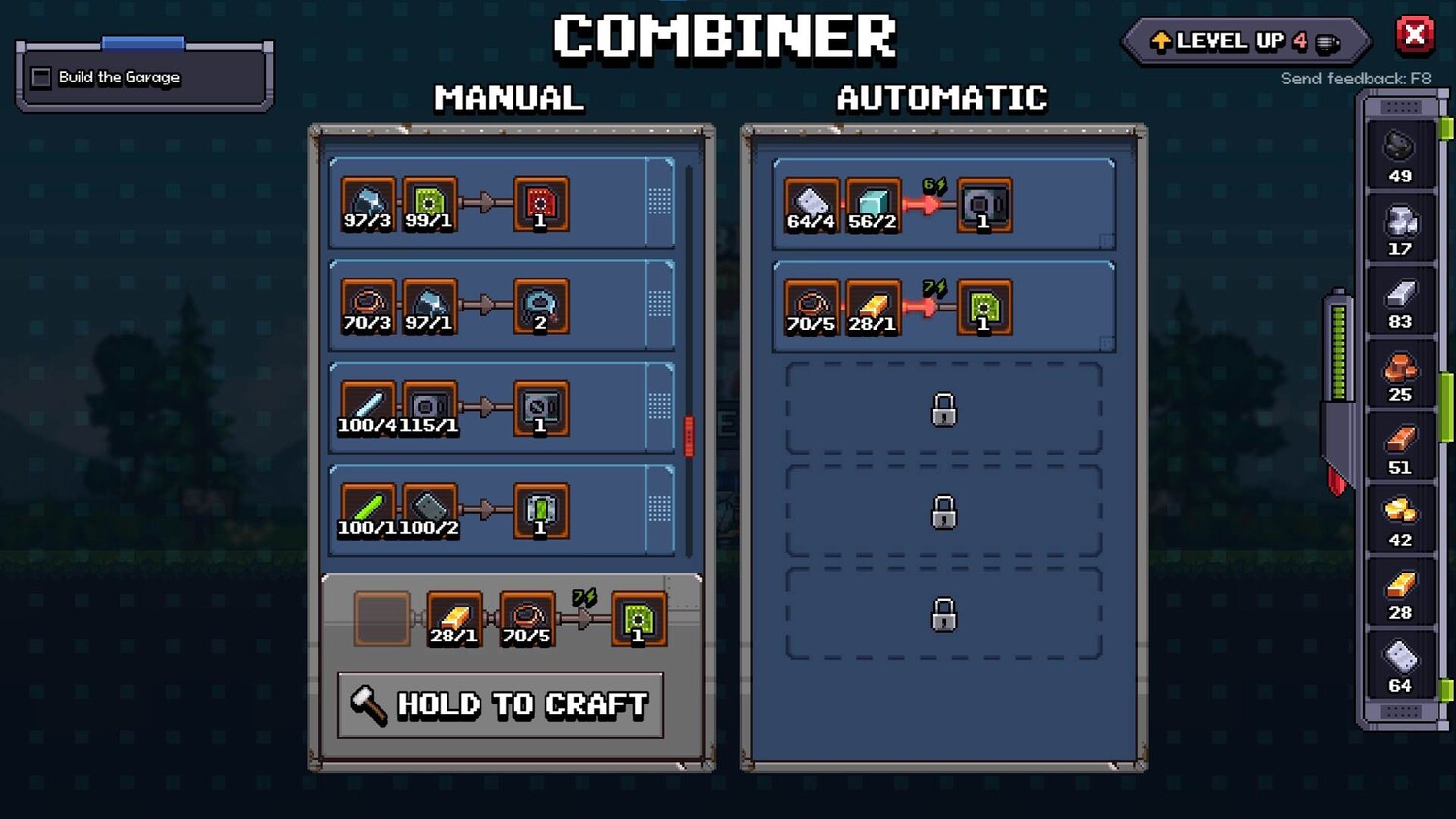The height and width of the screenshot is (819, 1456).
Task: Click the green chip output in crafting tray
Action: pyautogui.click(x=639, y=619)
